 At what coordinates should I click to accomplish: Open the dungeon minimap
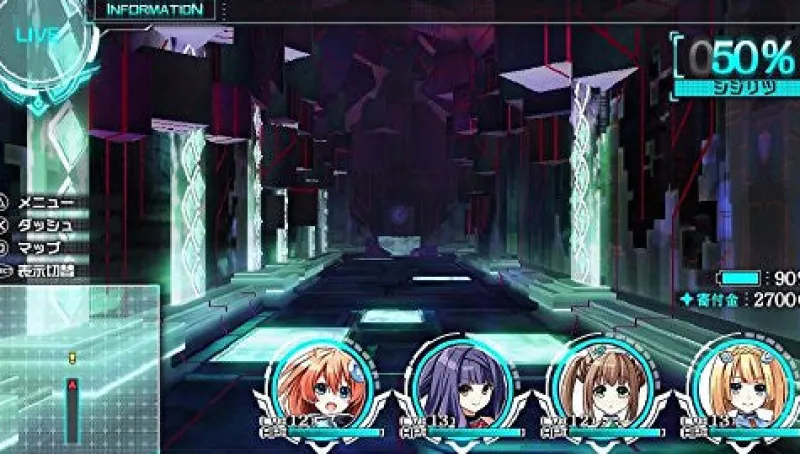tap(78, 369)
